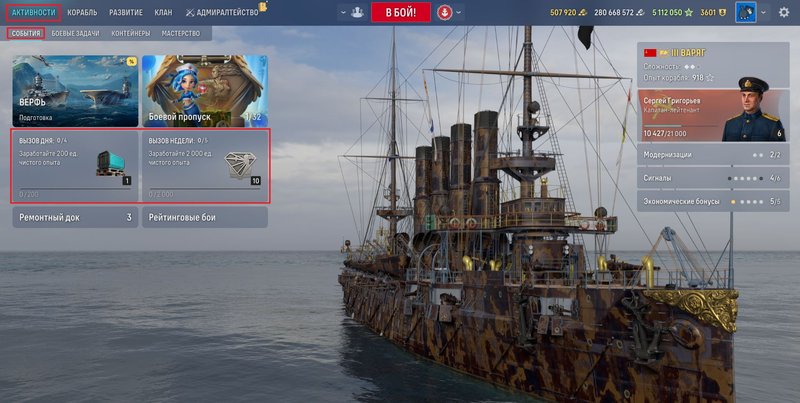The height and width of the screenshot is (403, 800).
Task: Open the КЛАН menu
Action: tap(165, 12)
